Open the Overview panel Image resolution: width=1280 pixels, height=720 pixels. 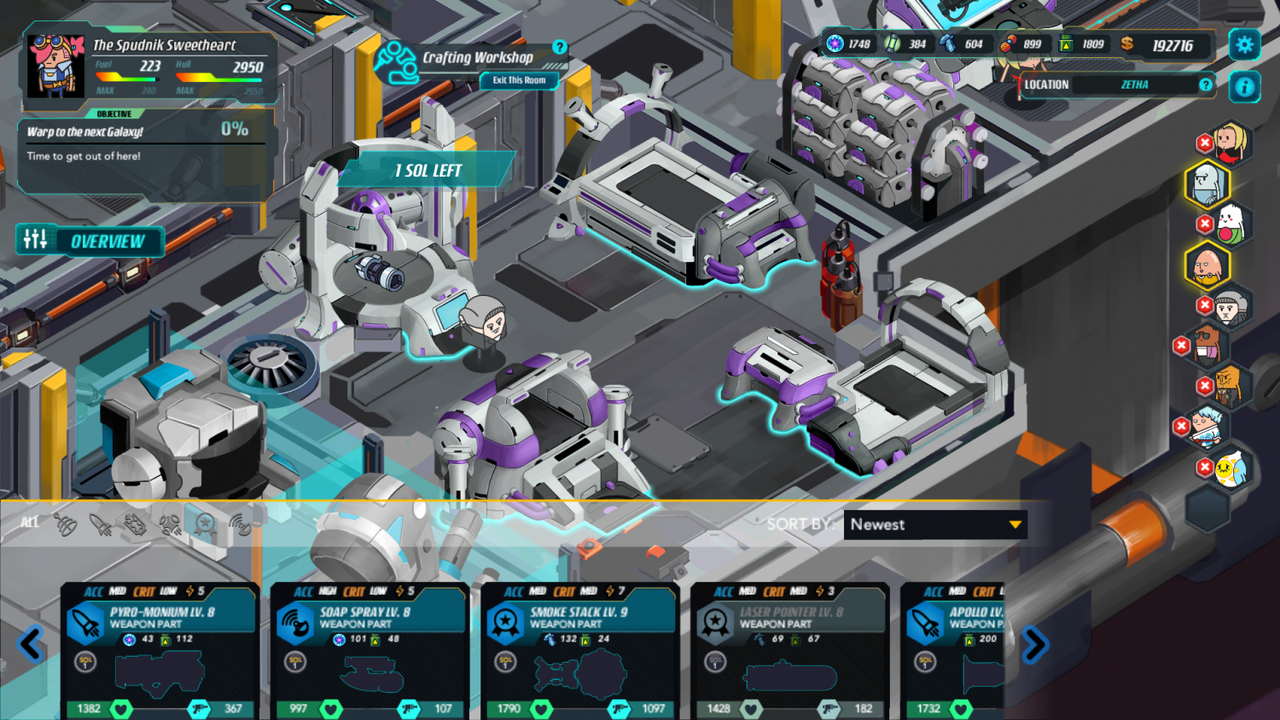point(91,241)
